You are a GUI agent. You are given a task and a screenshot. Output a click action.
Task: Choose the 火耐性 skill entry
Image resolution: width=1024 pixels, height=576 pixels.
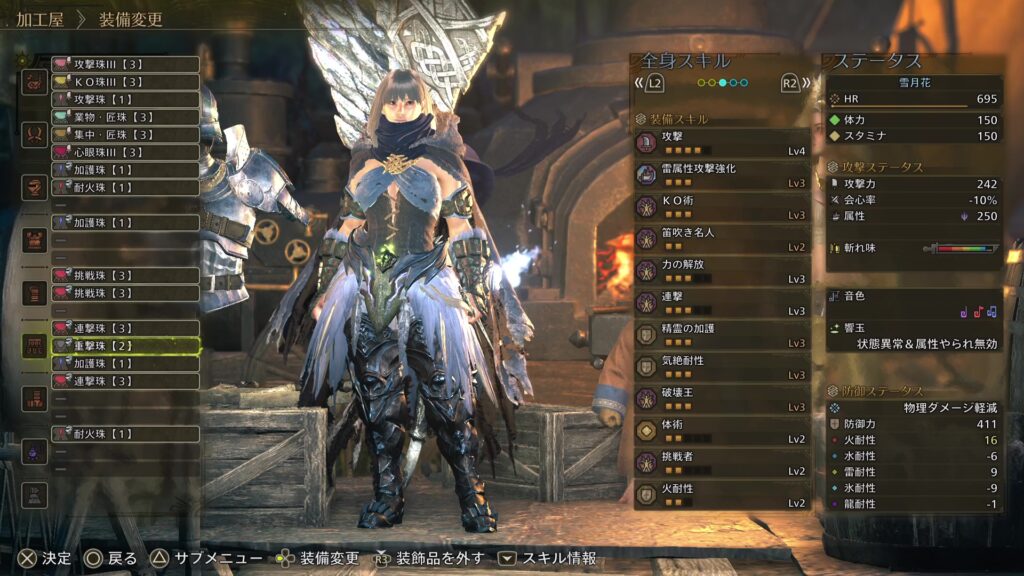click(722, 495)
